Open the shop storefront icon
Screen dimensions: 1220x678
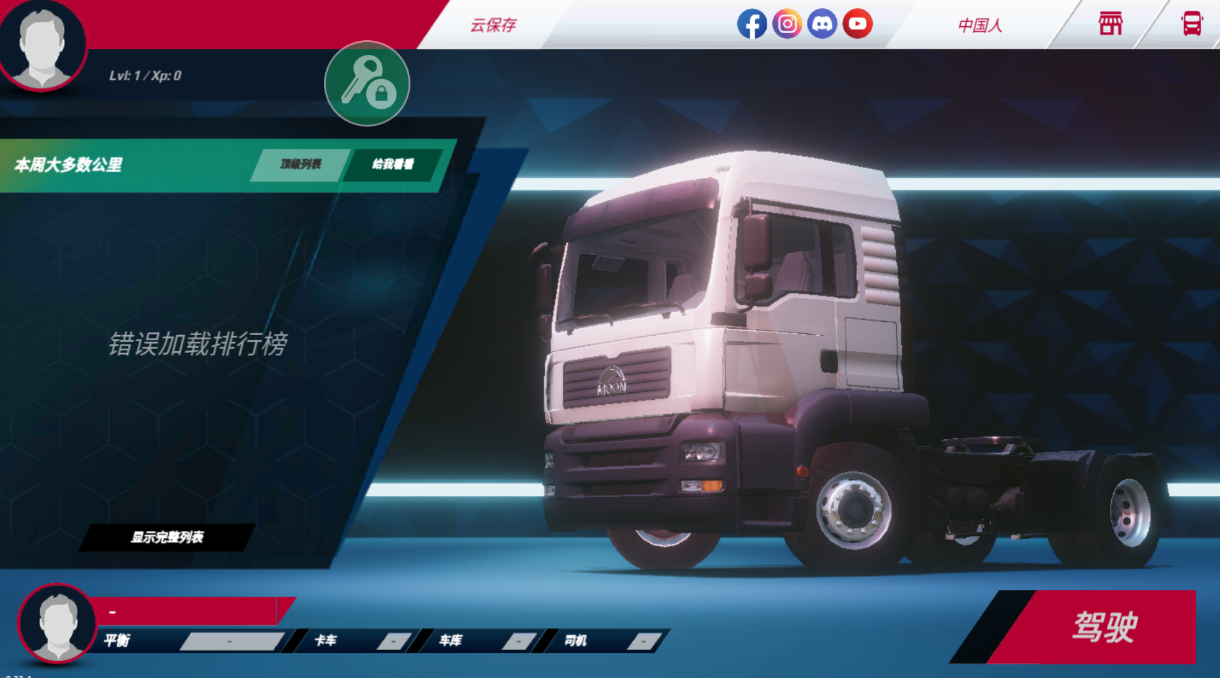point(1110,24)
